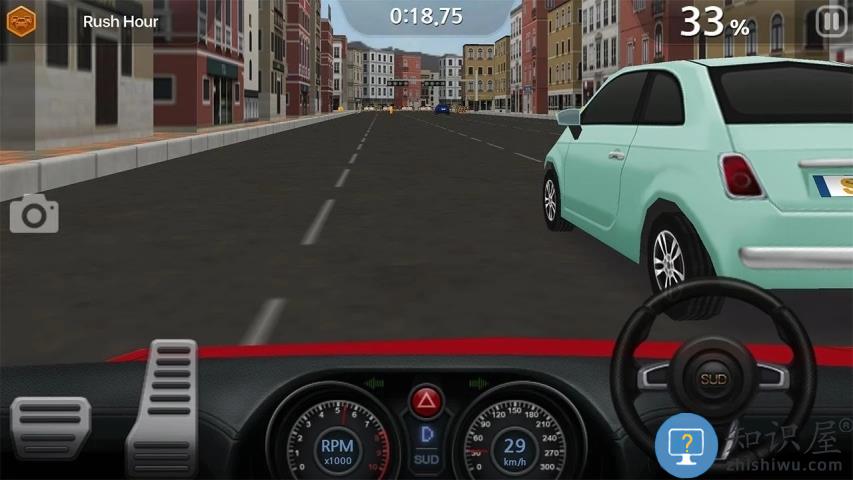Open the blue question mark help overlay
Viewport: 853px width, 480px height.
click(x=687, y=444)
